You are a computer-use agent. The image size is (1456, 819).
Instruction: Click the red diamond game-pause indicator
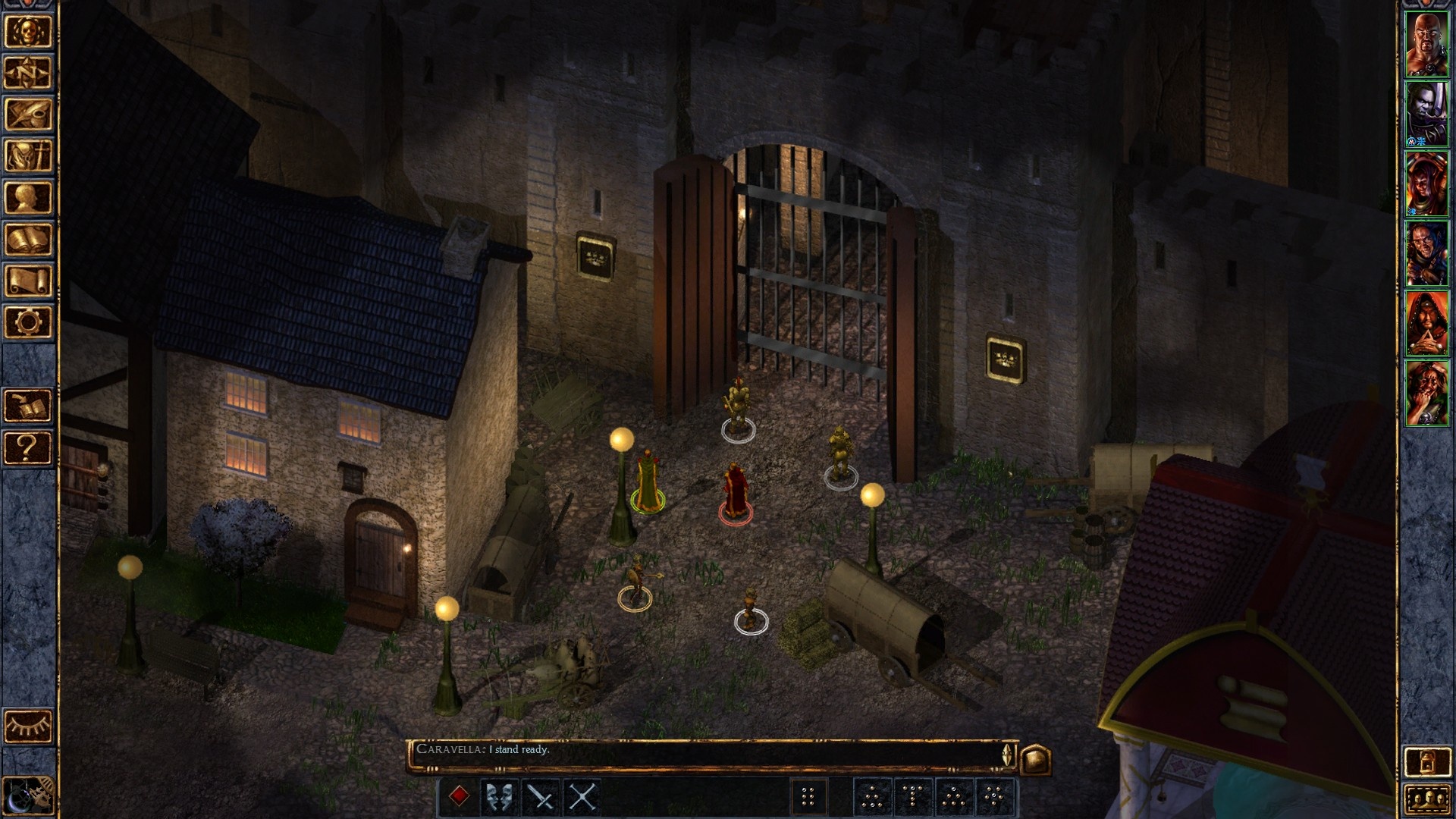coord(460,795)
